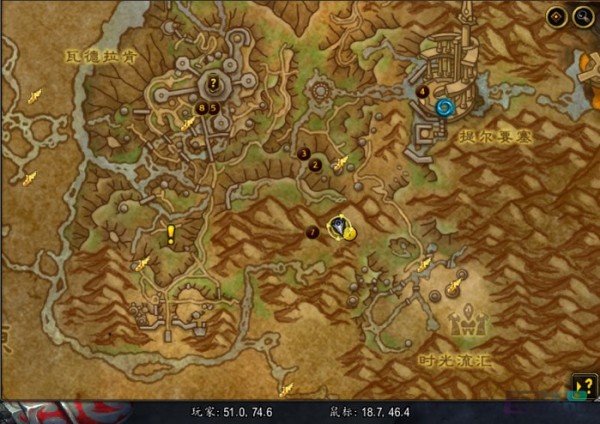Select the yellow question mark quest turn-in

(213, 83)
